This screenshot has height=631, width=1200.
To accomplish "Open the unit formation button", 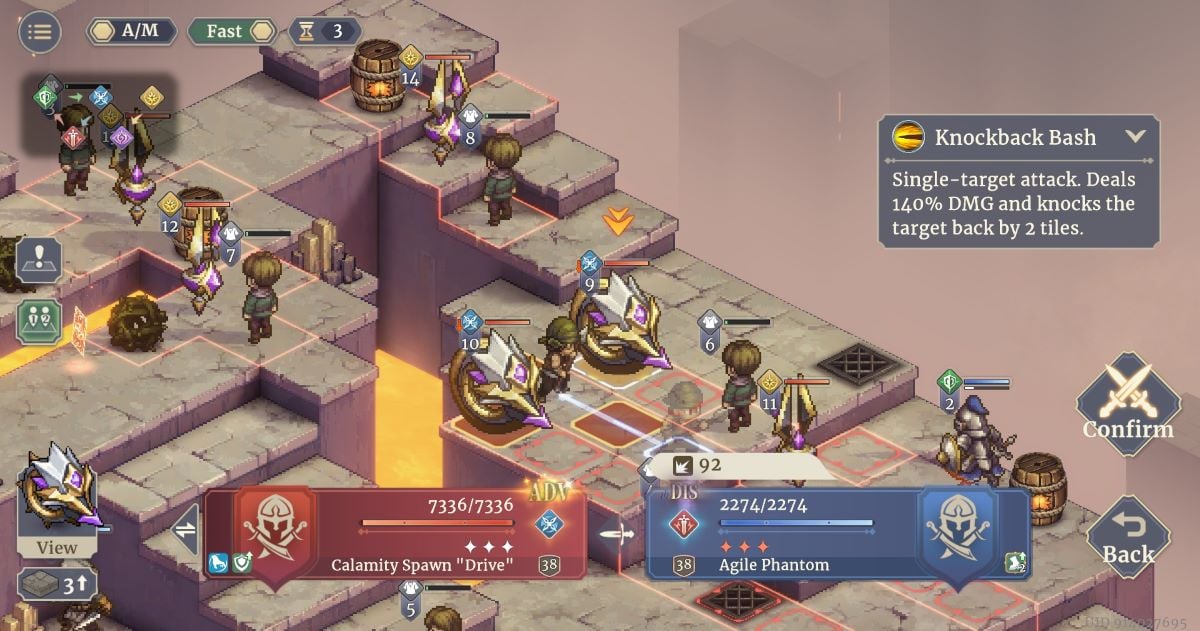I will click(39, 321).
